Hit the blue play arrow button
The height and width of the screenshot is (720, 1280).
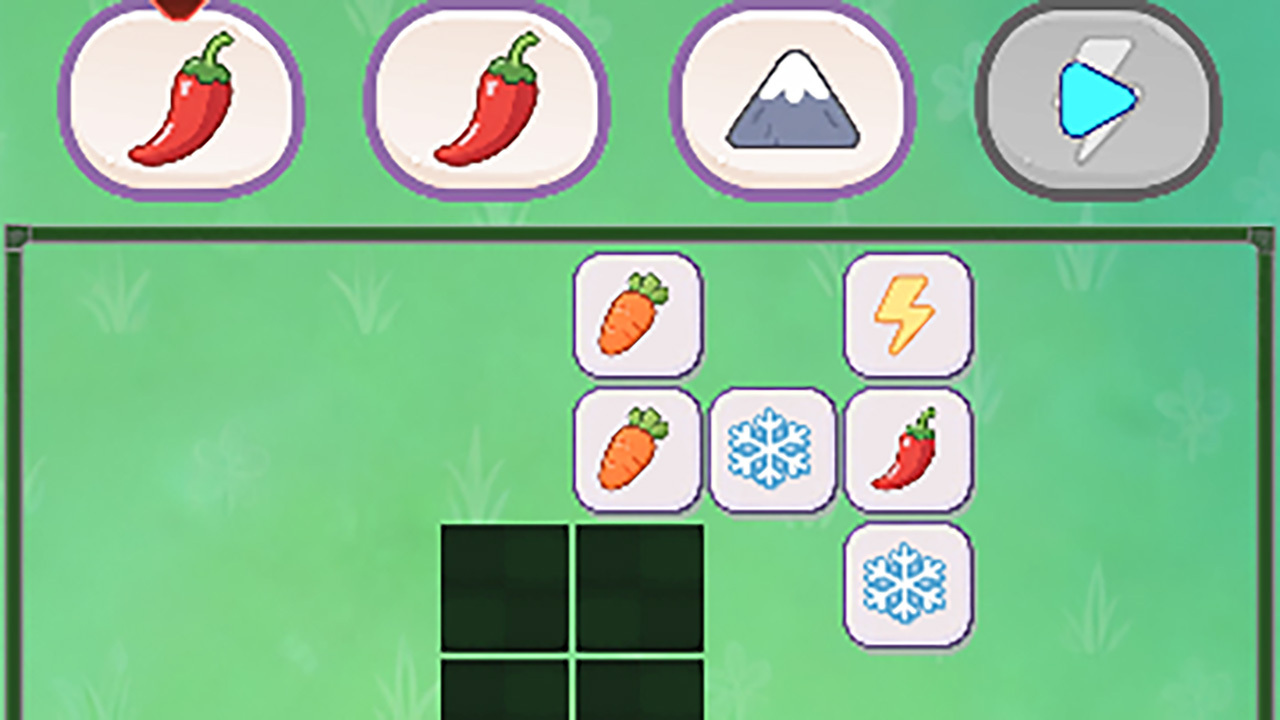click(1097, 101)
